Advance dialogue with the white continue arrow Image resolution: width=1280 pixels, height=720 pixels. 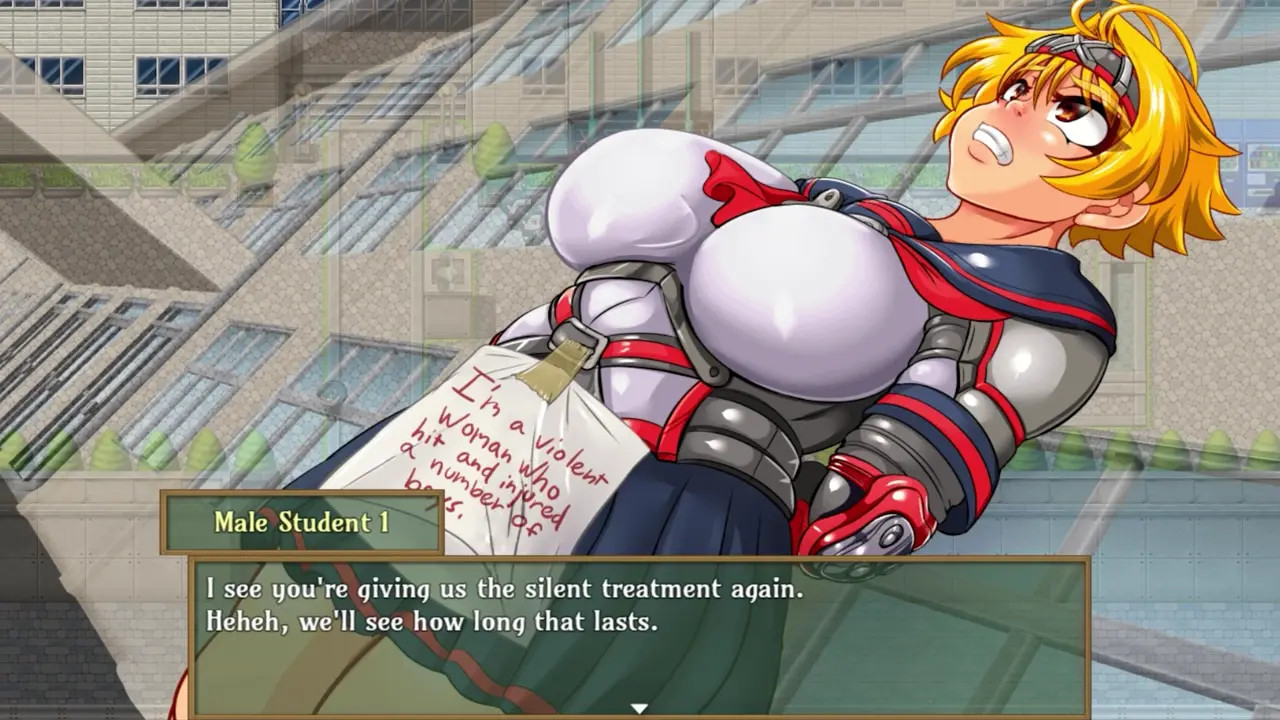(x=639, y=708)
